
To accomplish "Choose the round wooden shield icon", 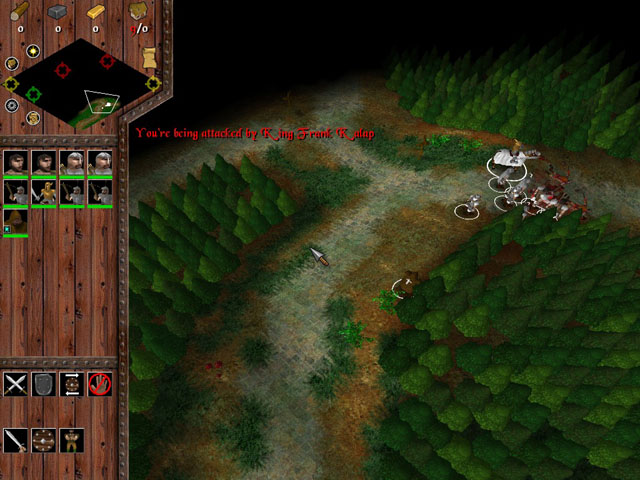I will click(x=43, y=440).
